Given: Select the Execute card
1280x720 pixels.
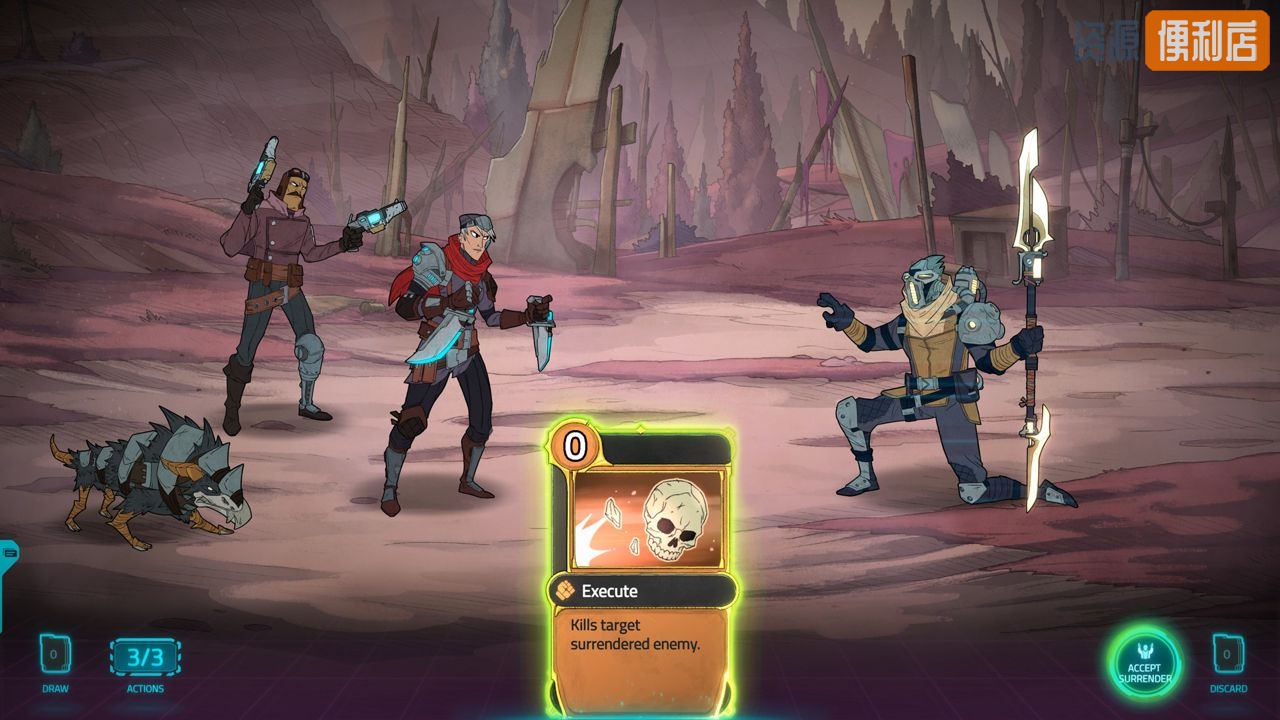Looking at the screenshot, I should click(x=641, y=570).
